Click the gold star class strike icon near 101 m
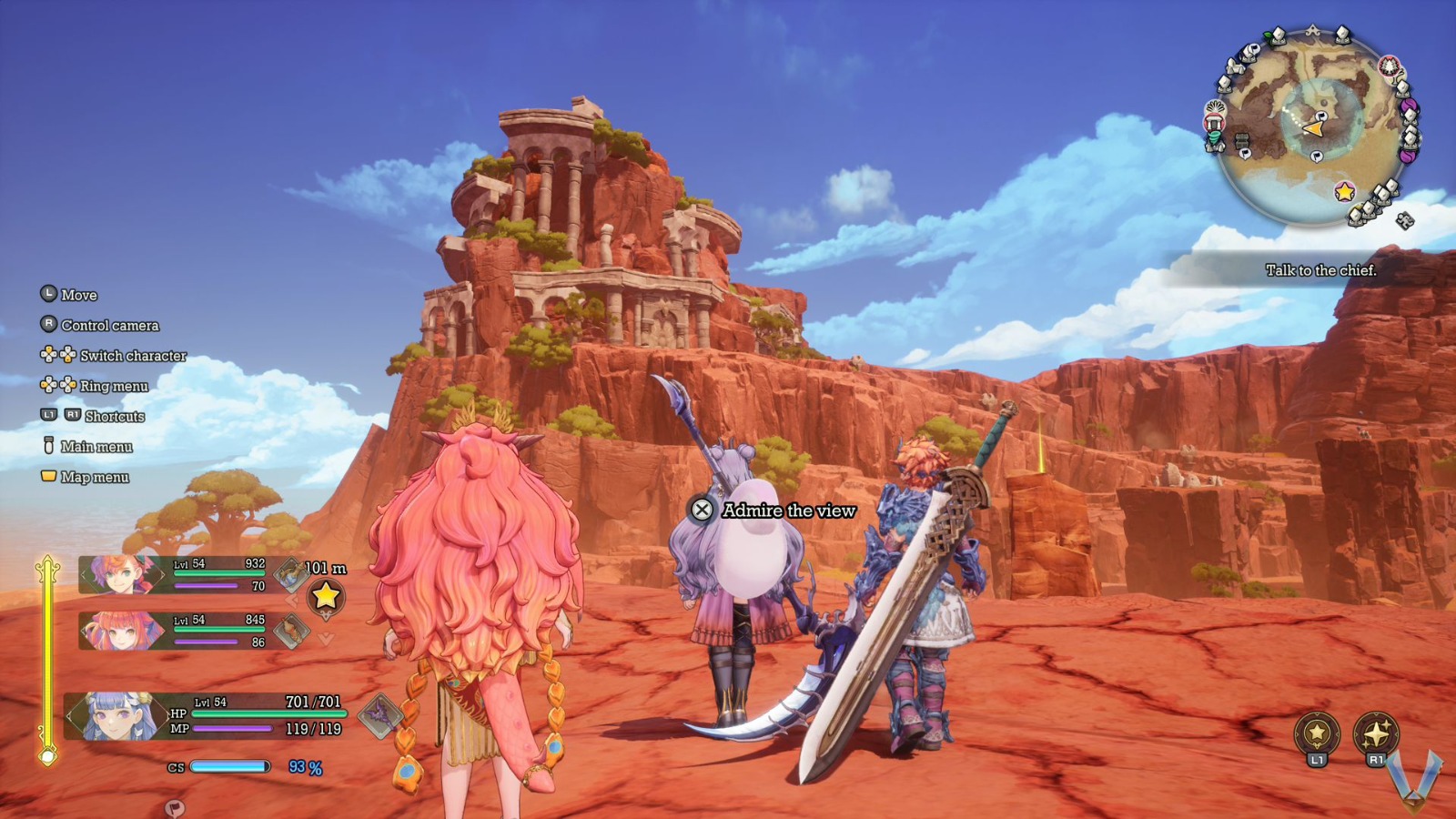This screenshot has height=819, width=1456. 326,597
